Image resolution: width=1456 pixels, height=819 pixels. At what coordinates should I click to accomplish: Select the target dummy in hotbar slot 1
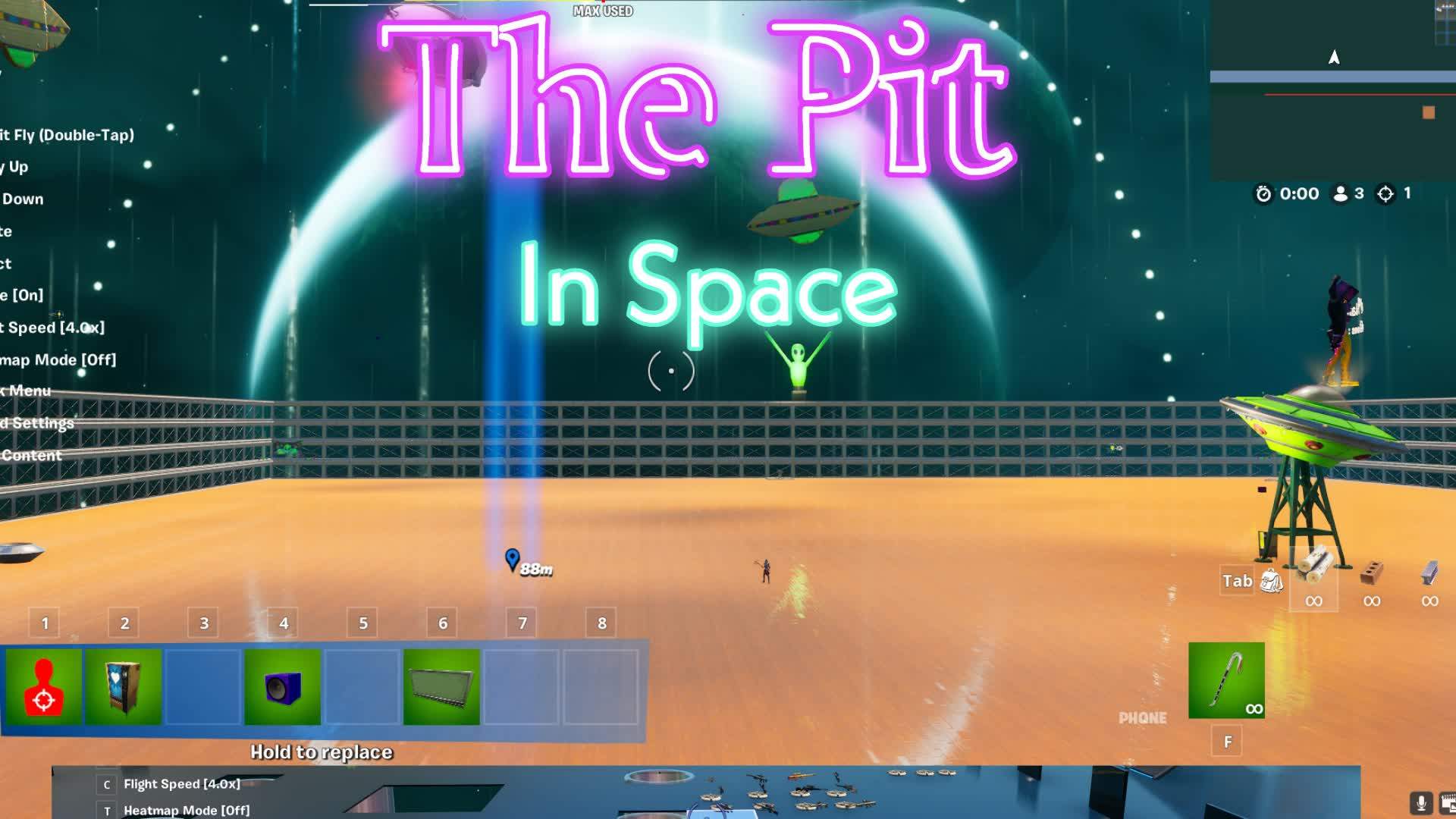[x=44, y=685]
